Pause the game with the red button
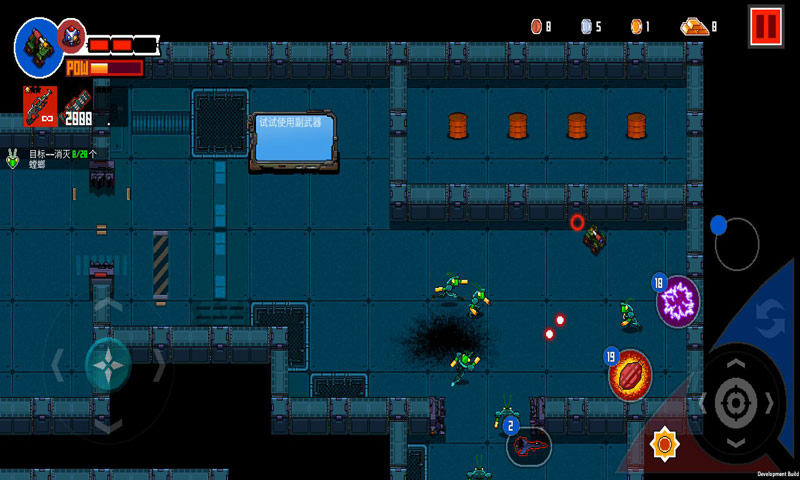The width and height of the screenshot is (800, 480). (765, 26)
